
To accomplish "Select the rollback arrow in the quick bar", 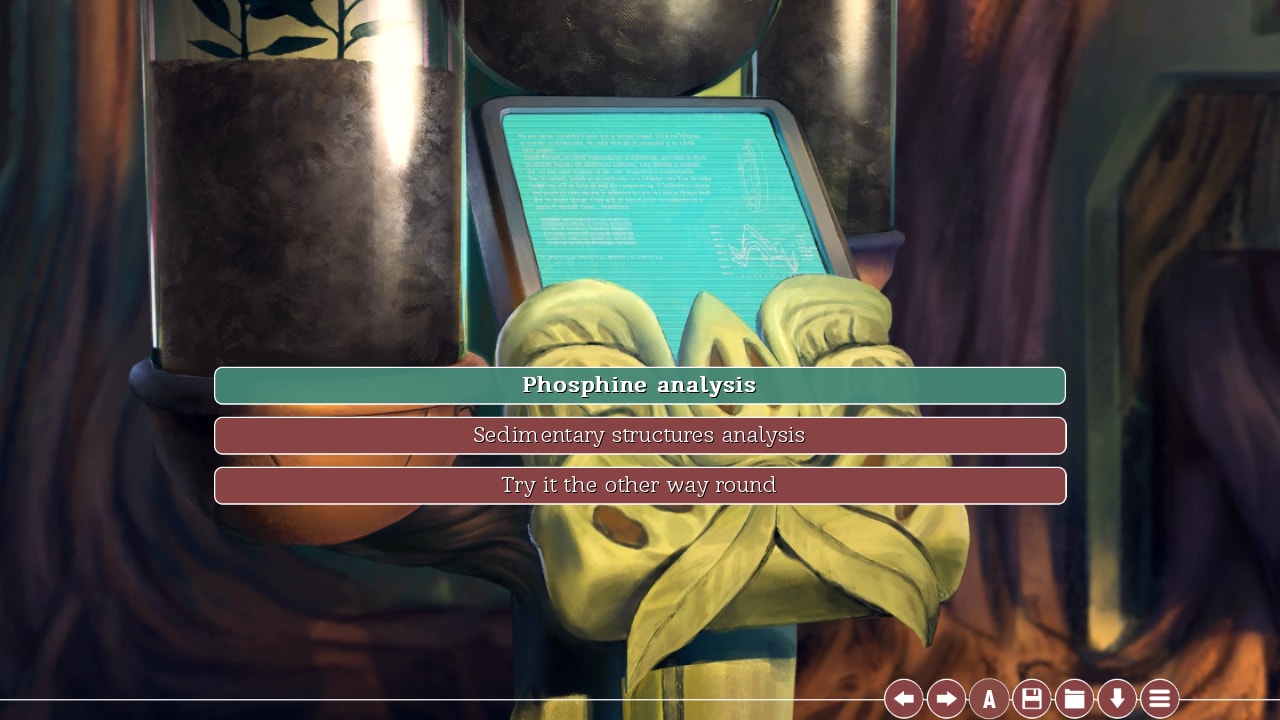I will [x=905, y=698].
